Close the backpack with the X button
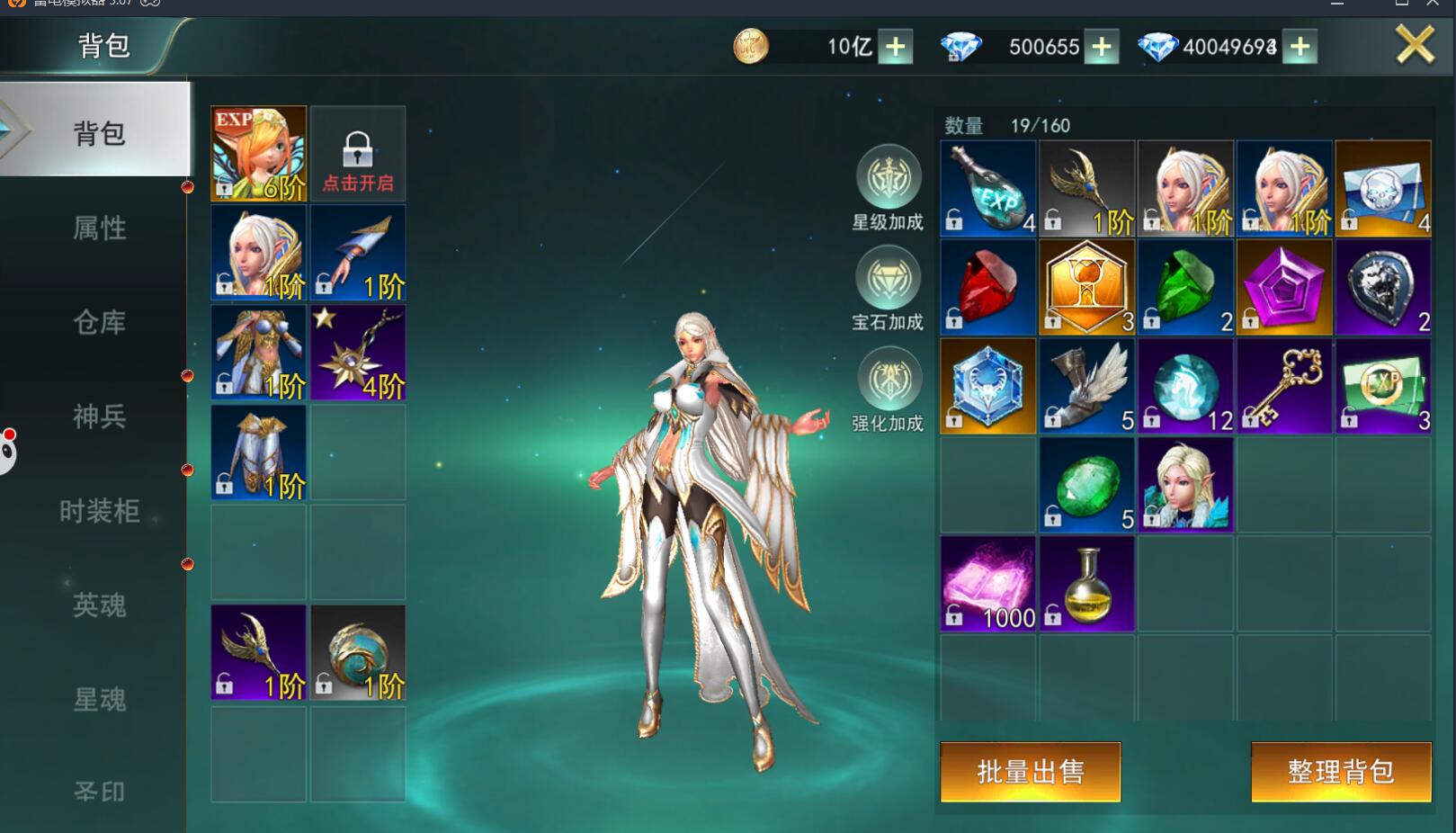 pyautogui.click(x=1415, y=44)
